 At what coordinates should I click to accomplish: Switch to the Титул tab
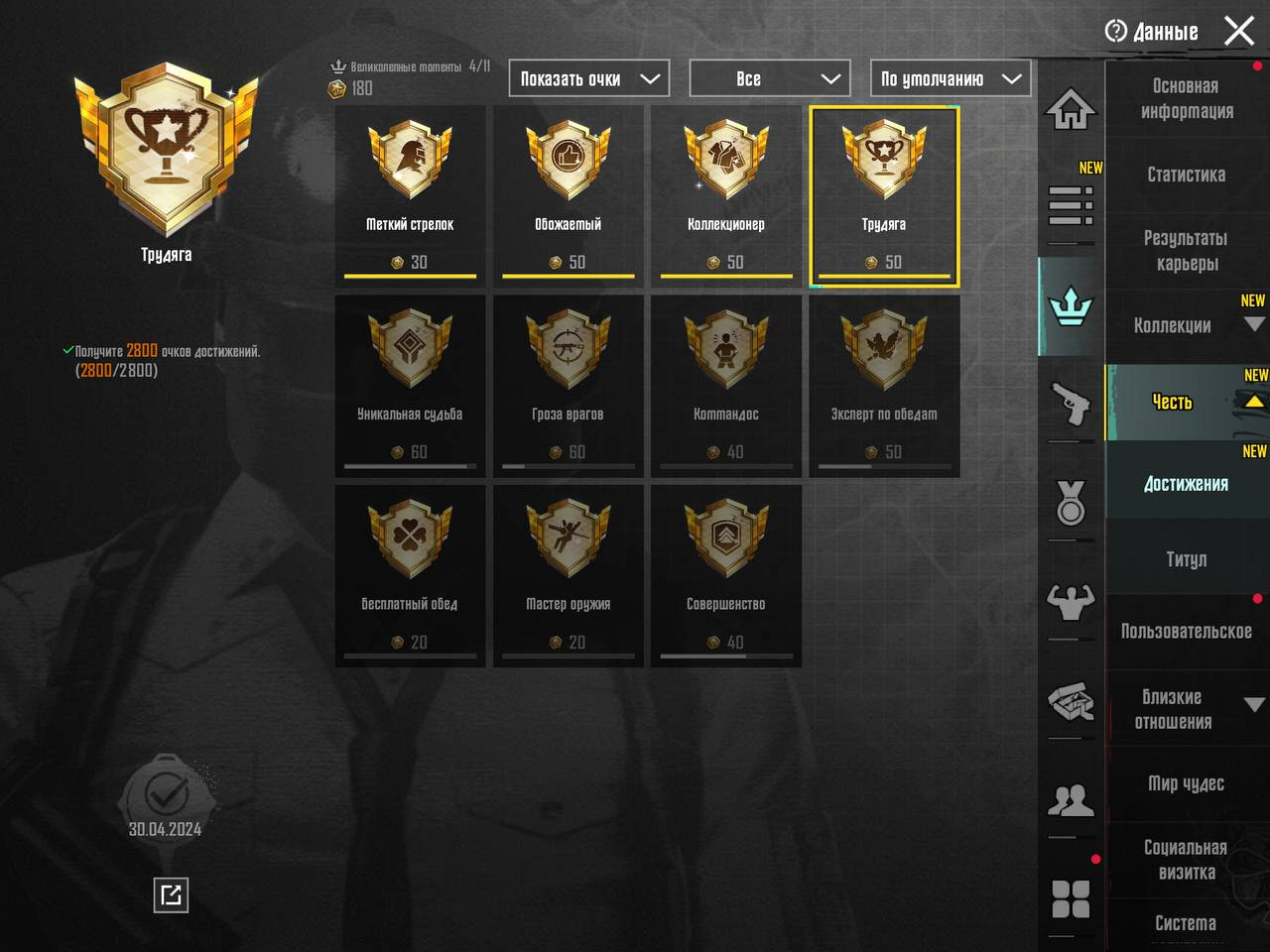1187,559
